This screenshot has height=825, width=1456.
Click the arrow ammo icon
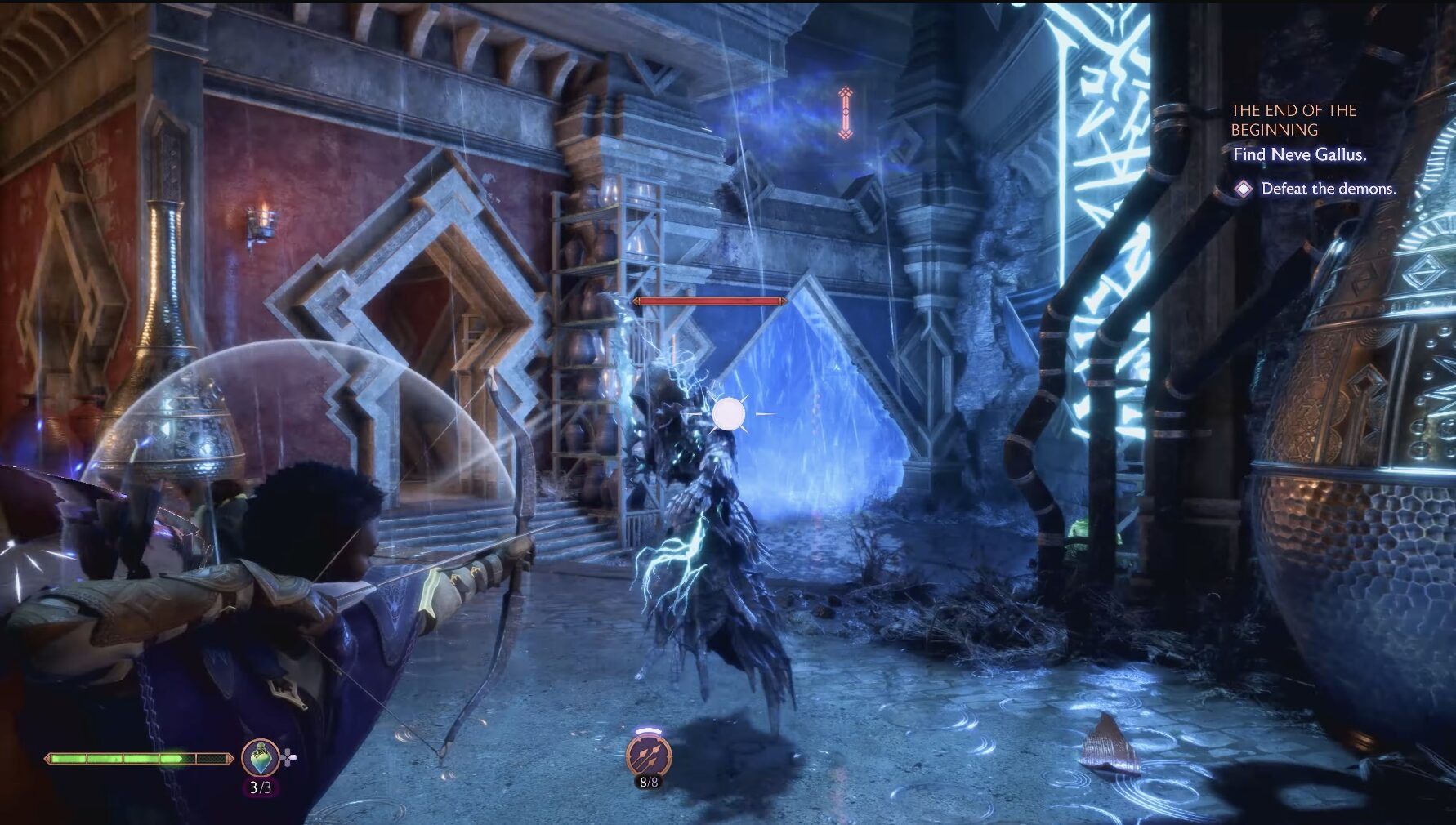click(x=649, y=756)
